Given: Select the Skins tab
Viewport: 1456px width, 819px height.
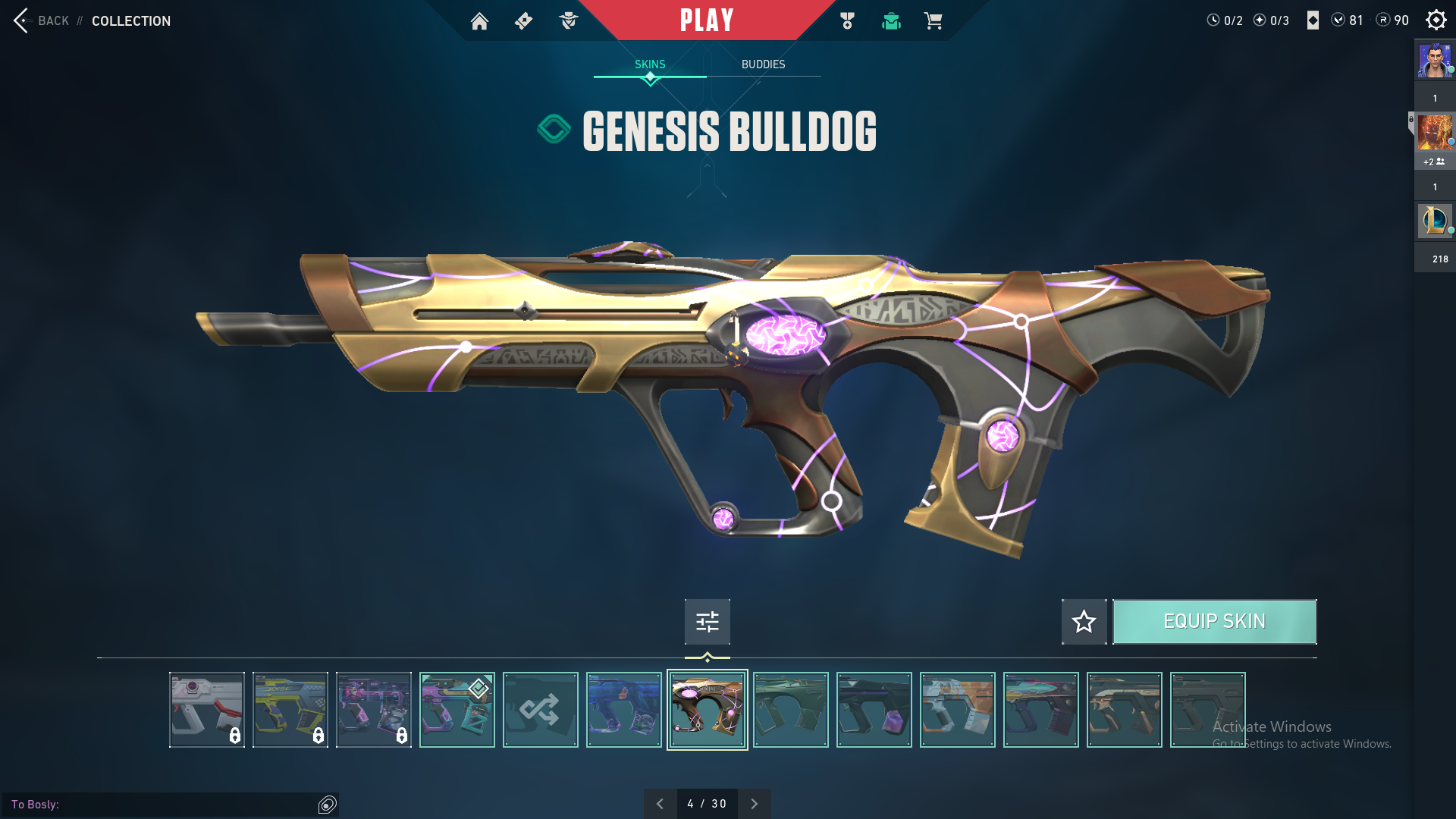Looking at the screenshot, I should (x=650, y=64).
